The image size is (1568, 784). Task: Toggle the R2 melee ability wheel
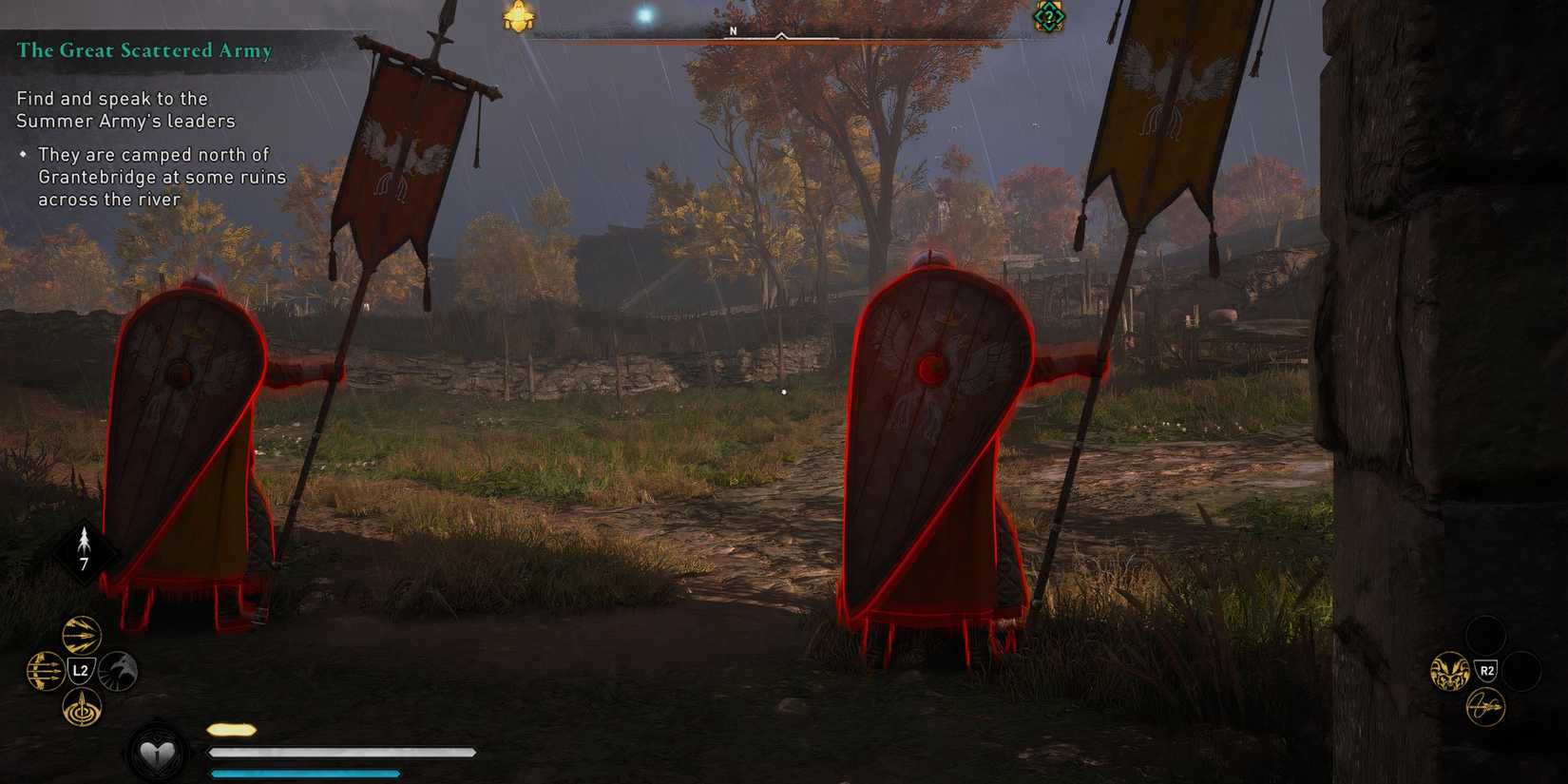pos(1486,670)
